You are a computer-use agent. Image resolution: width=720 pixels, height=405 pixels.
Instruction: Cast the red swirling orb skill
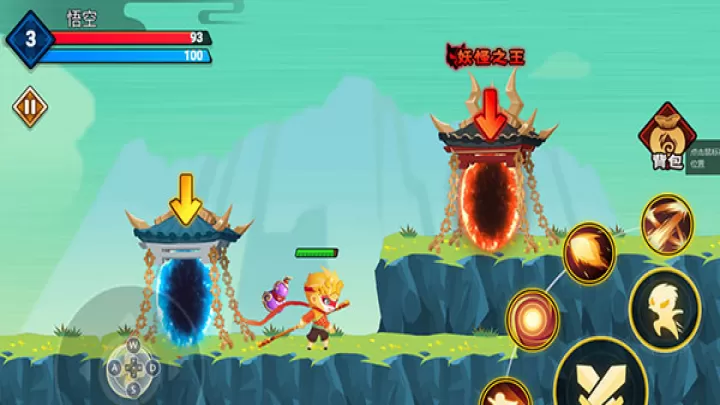[532, 319]
